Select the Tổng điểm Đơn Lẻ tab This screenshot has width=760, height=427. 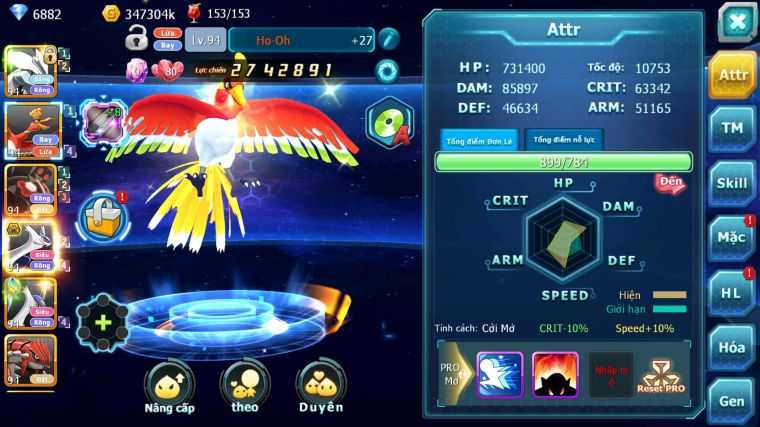(x=479, y=140)
